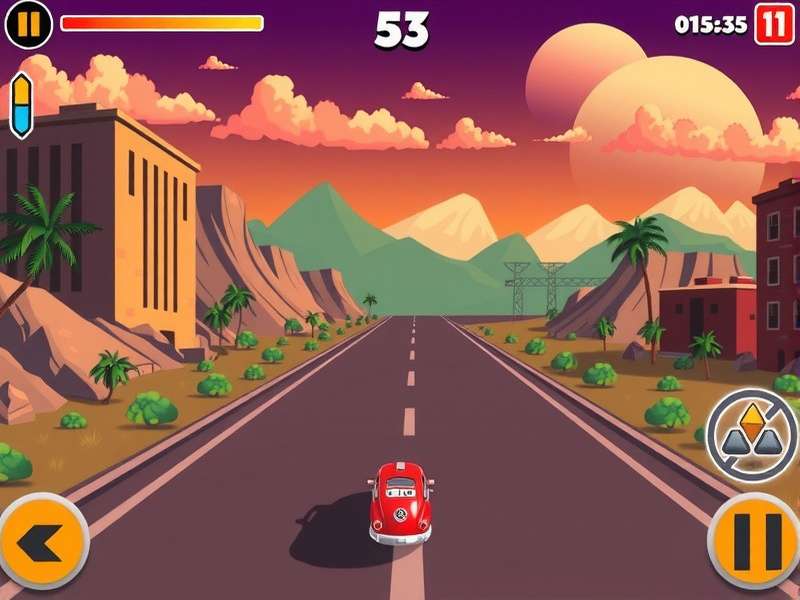This screenshot has height=600, width=800.
Task: Steer left with the orange arrow button
Action: tap(43, 541)
